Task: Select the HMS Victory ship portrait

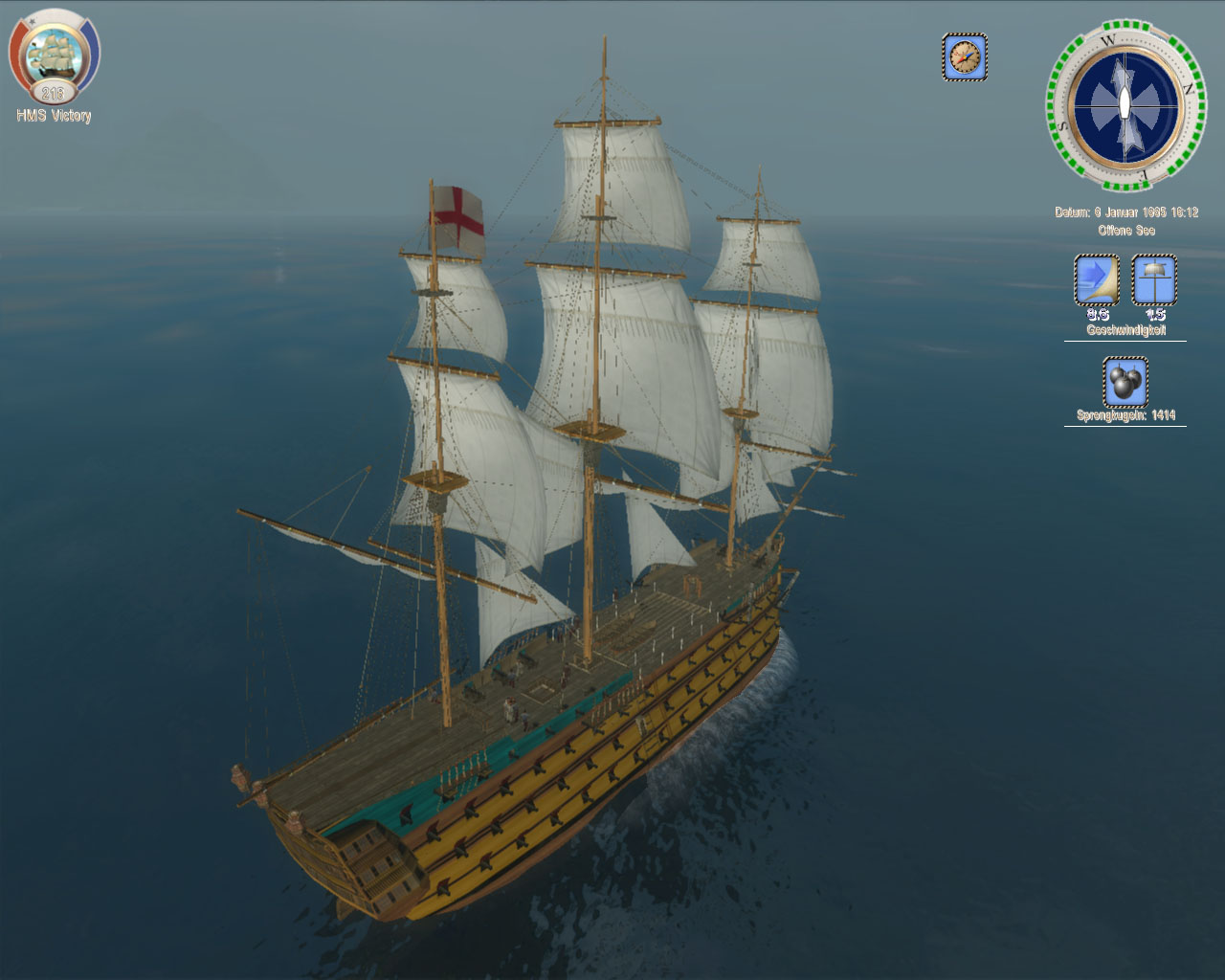Action: tap(54, 56)
